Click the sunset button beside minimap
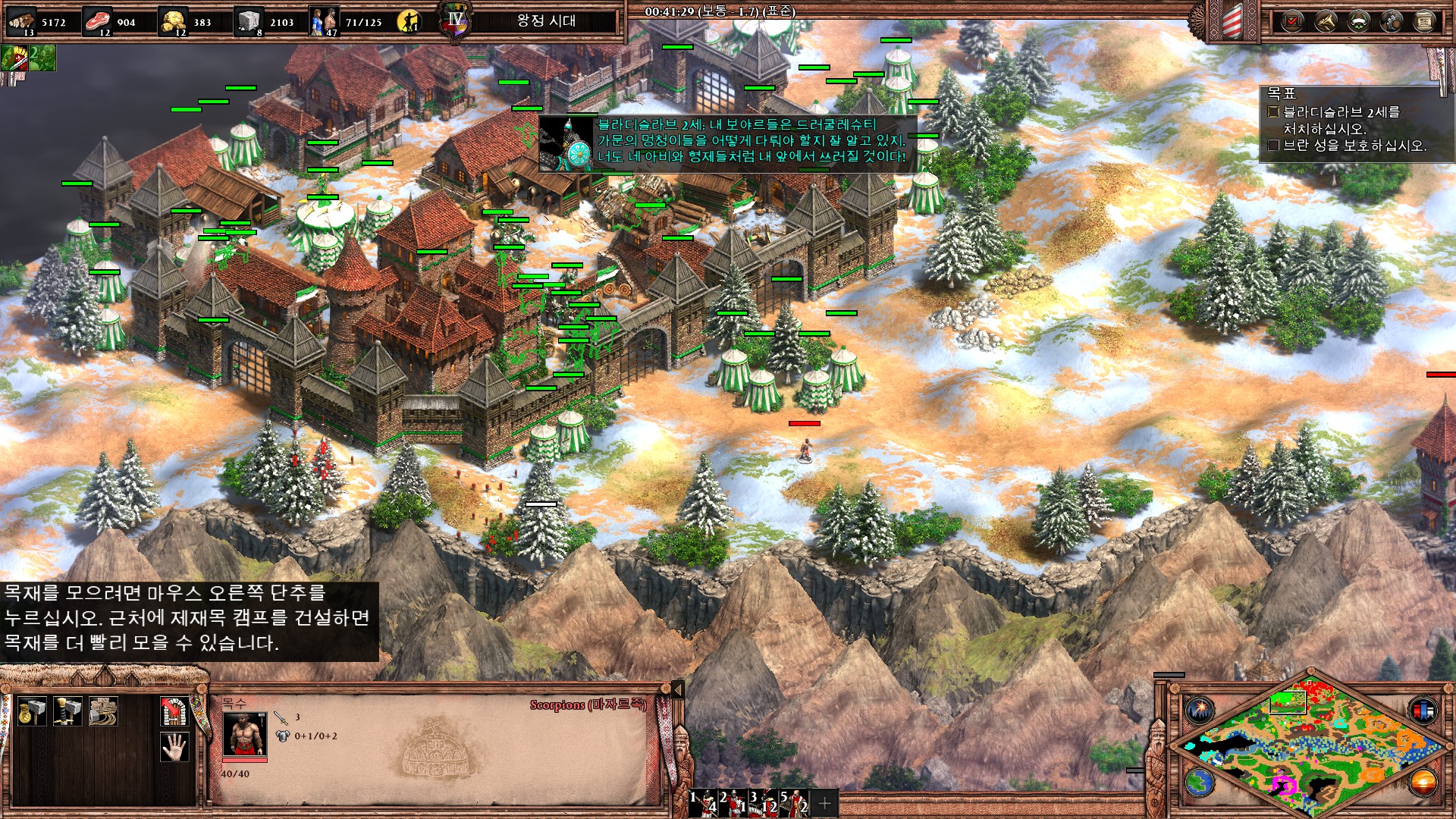The width and height of the screenshot is (1456, 819). pyautogui.click(x=1423, y=783)
